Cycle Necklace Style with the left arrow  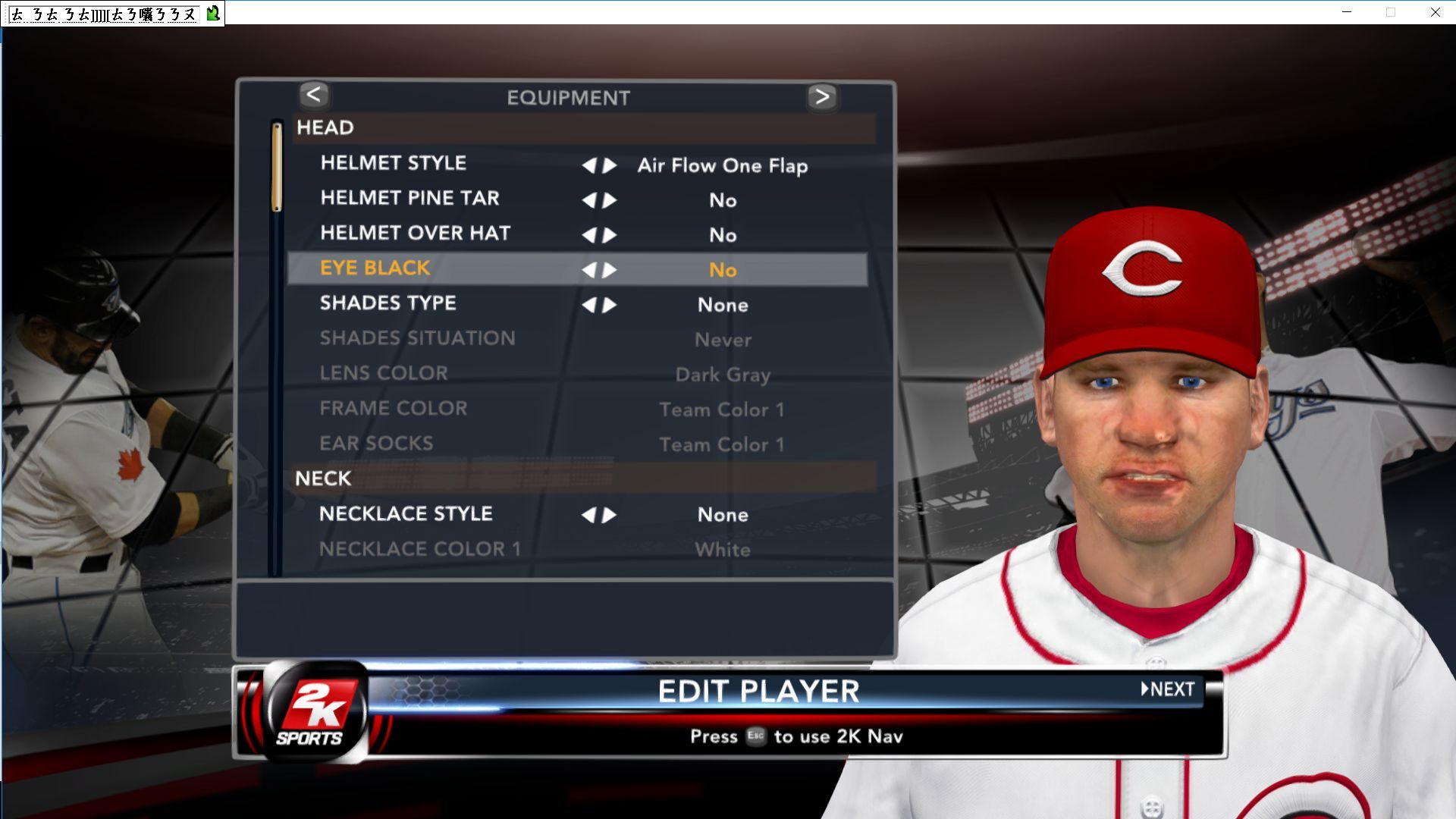point(588,516)
